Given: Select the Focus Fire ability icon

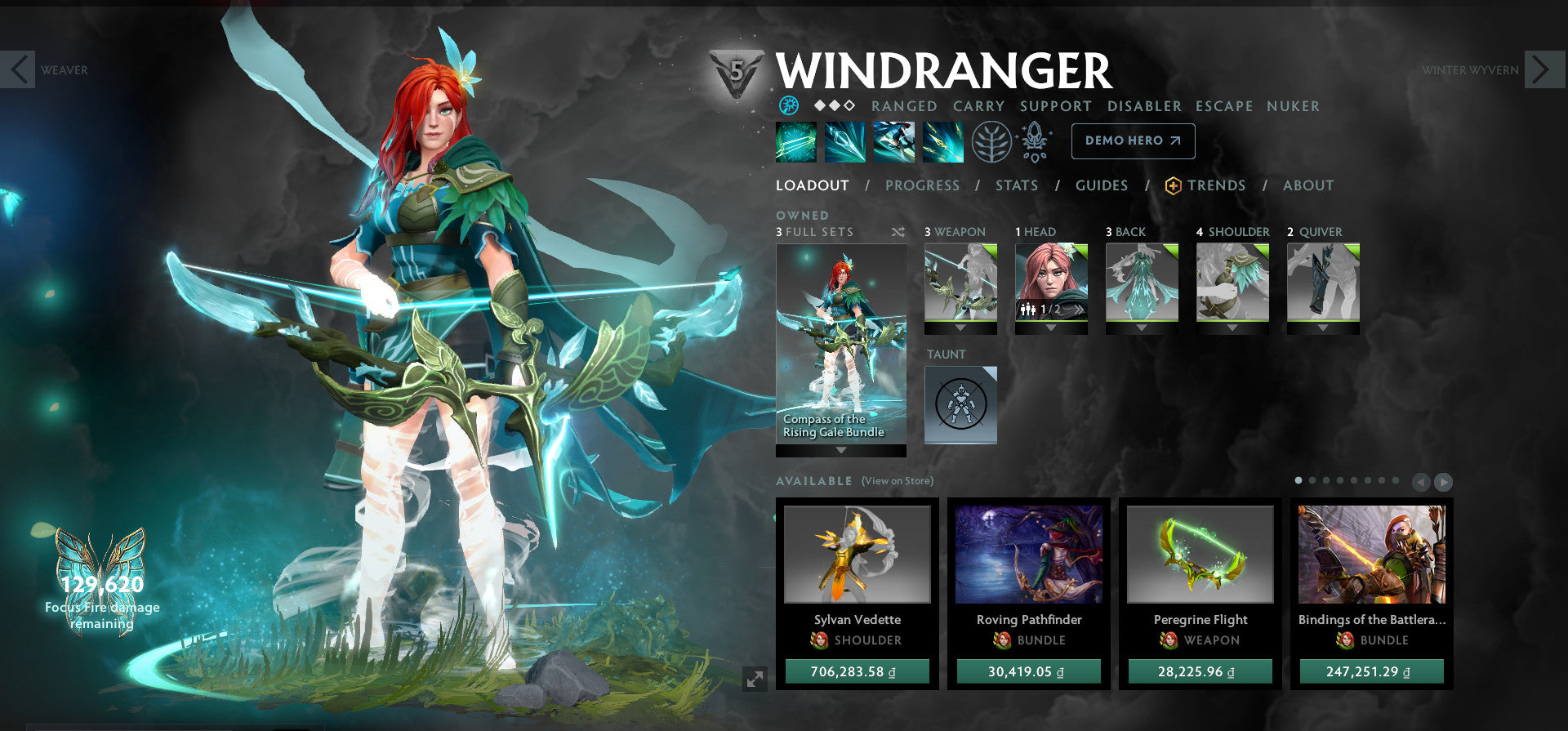Looking at the screenshot, I should [943, 140].
